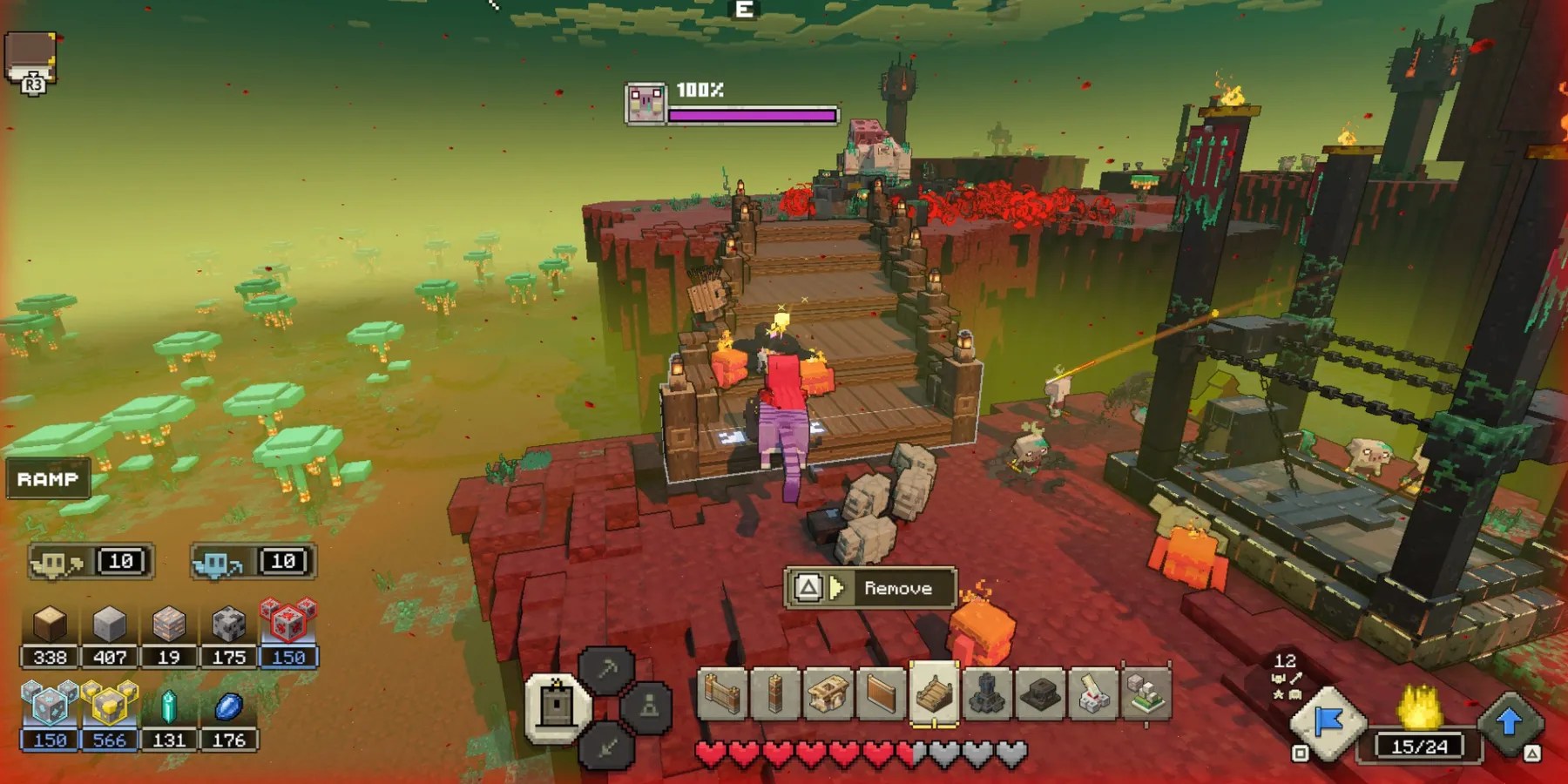1568x784 pixels.
Task: Click the Remove prompt label
Action: (897, 589)
